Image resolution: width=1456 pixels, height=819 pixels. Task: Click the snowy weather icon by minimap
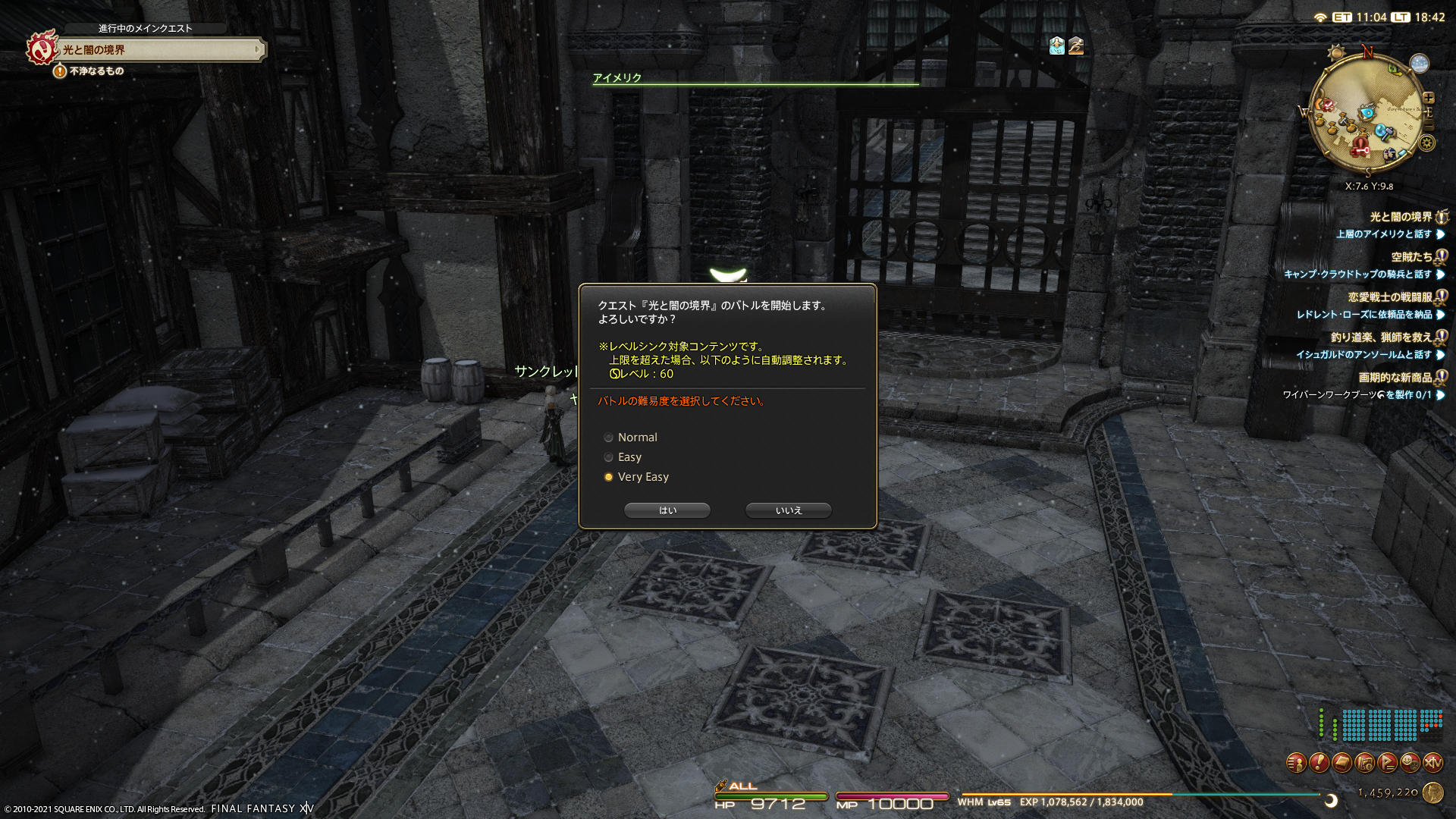click(x=1419, y=64)
